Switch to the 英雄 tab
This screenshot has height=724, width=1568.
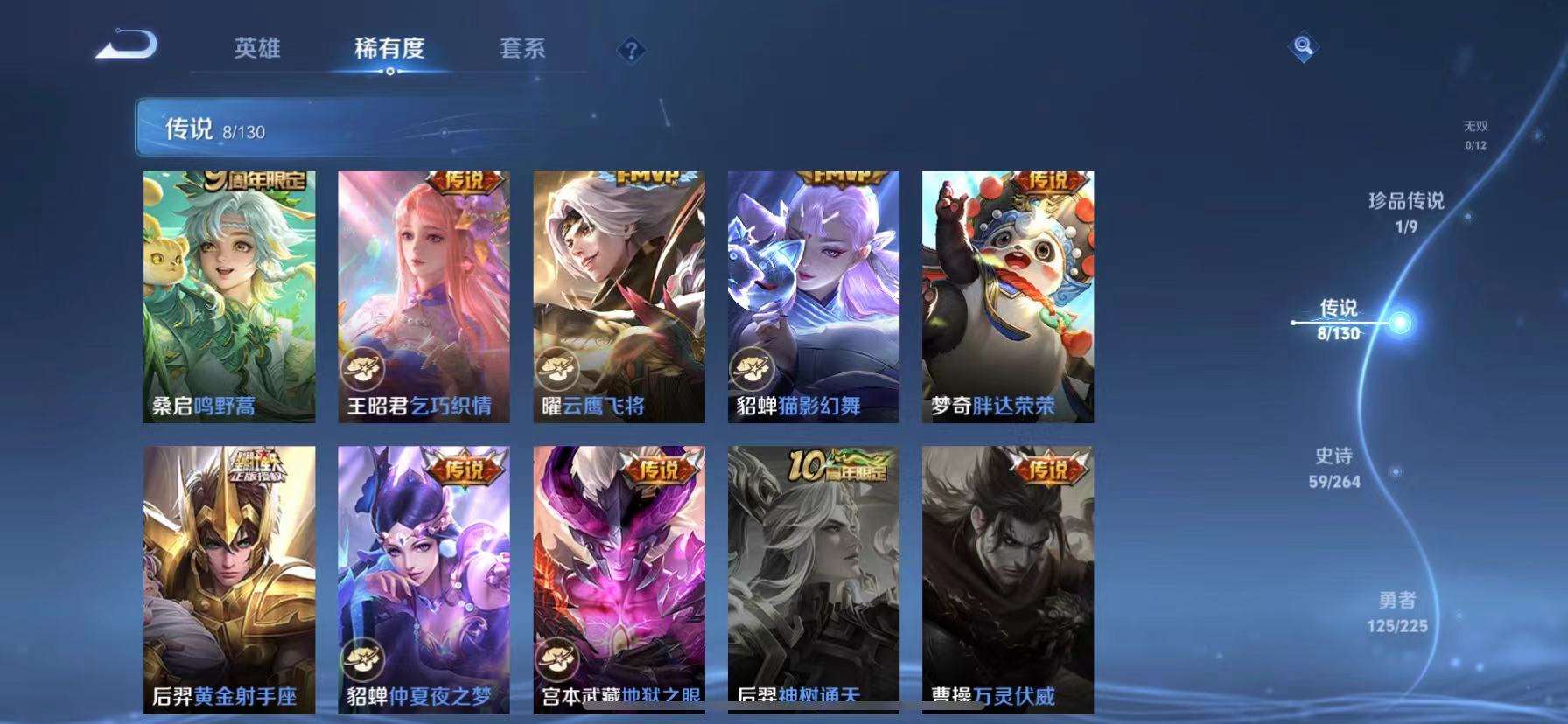pyautogui.click(x=258, y=50)
